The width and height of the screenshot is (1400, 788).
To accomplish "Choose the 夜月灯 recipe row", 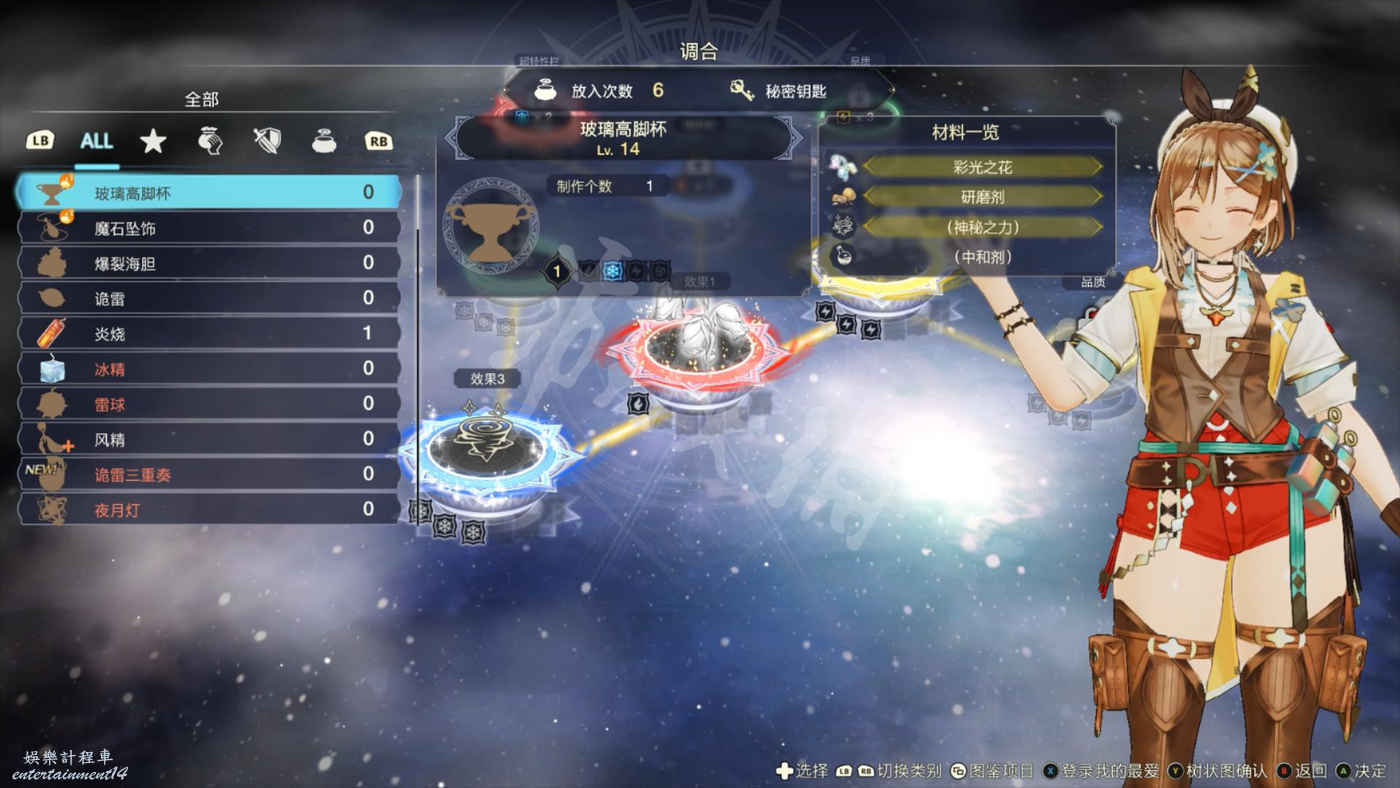I will (210, 509).
